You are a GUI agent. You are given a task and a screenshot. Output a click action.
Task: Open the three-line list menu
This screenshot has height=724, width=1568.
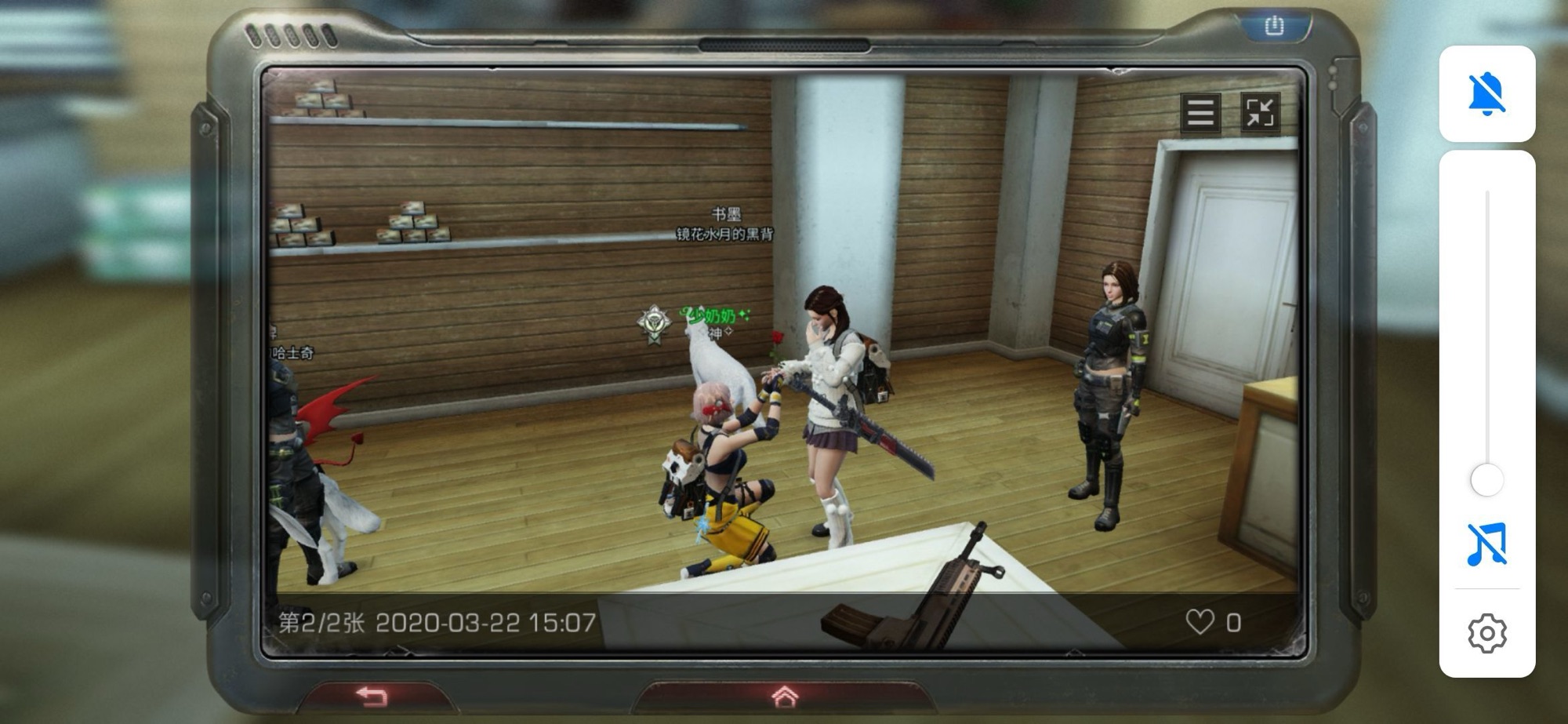1200,113
